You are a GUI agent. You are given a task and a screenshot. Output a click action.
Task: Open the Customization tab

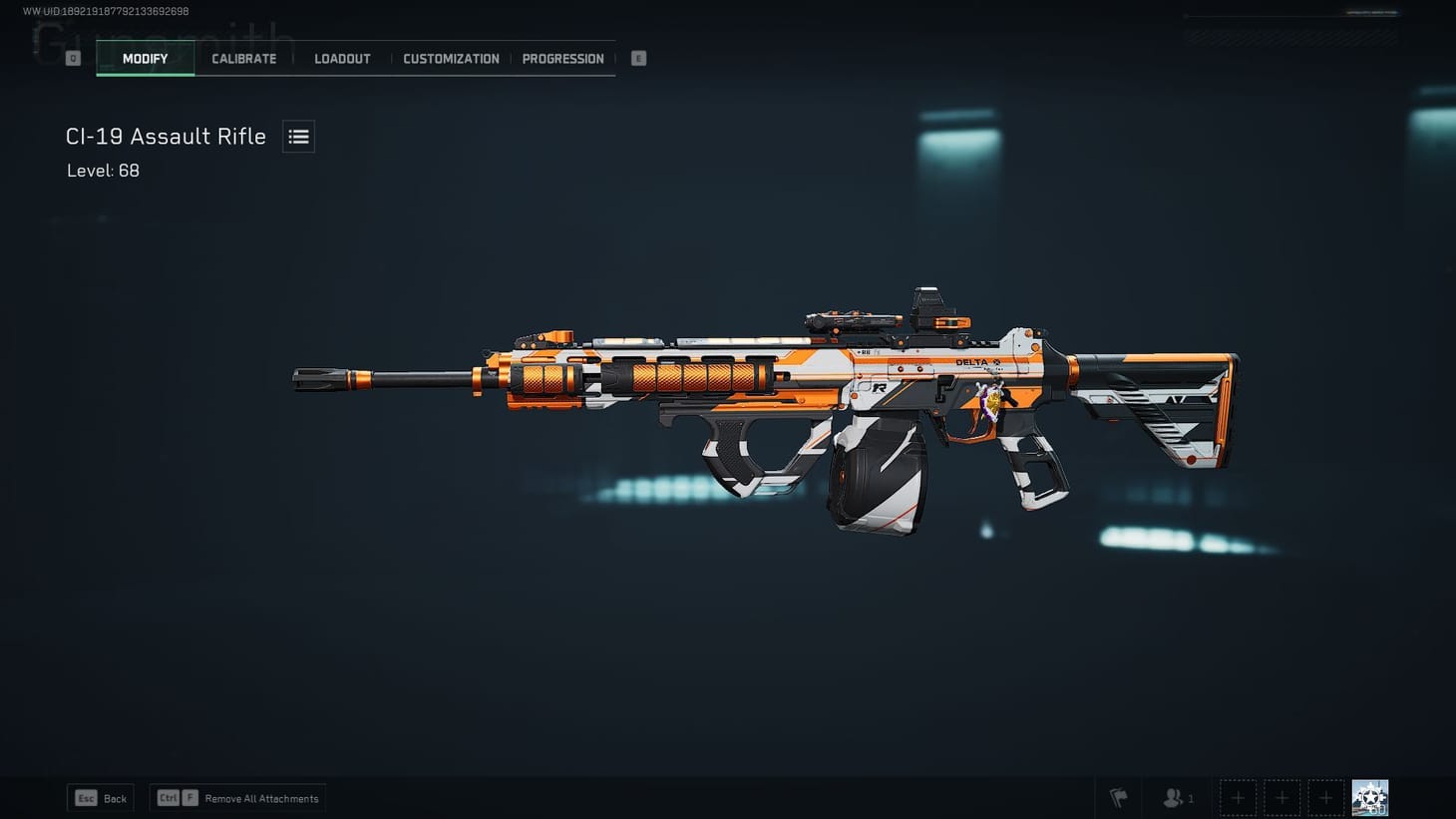click(x=451, y=58)
